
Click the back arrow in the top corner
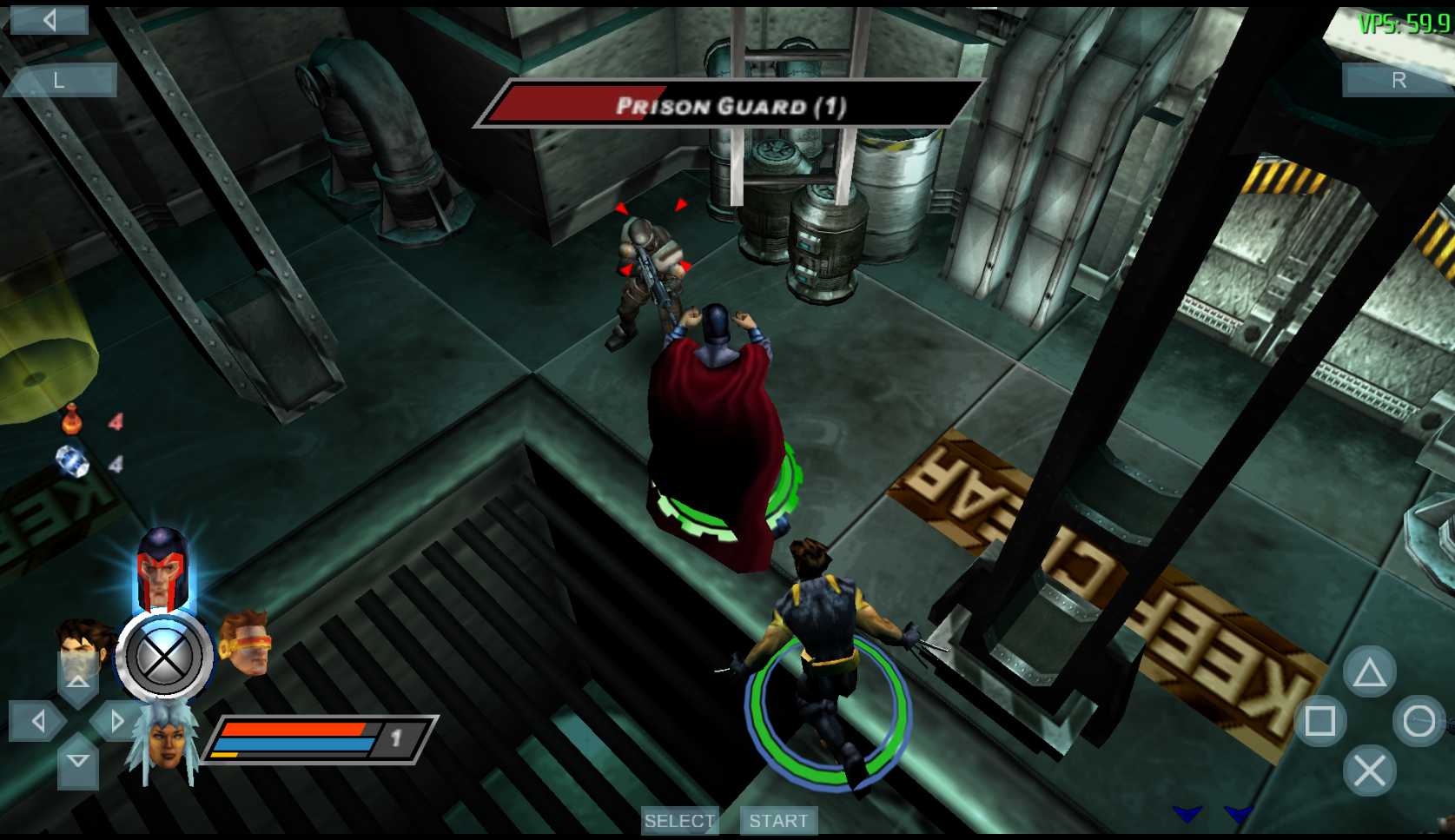[49, 20]
